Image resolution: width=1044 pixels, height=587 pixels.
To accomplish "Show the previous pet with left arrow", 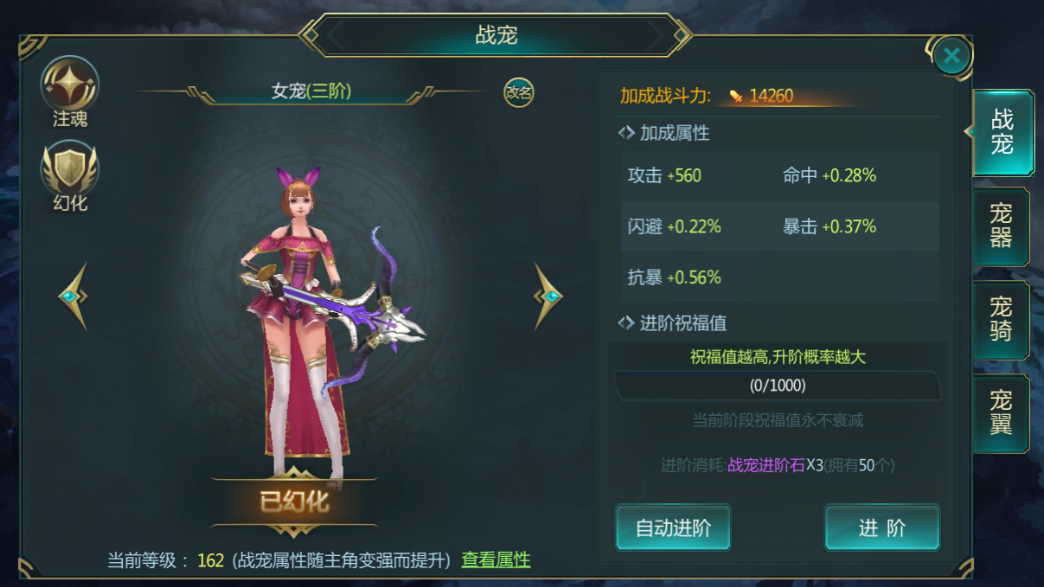I will [x=73, y=296].
